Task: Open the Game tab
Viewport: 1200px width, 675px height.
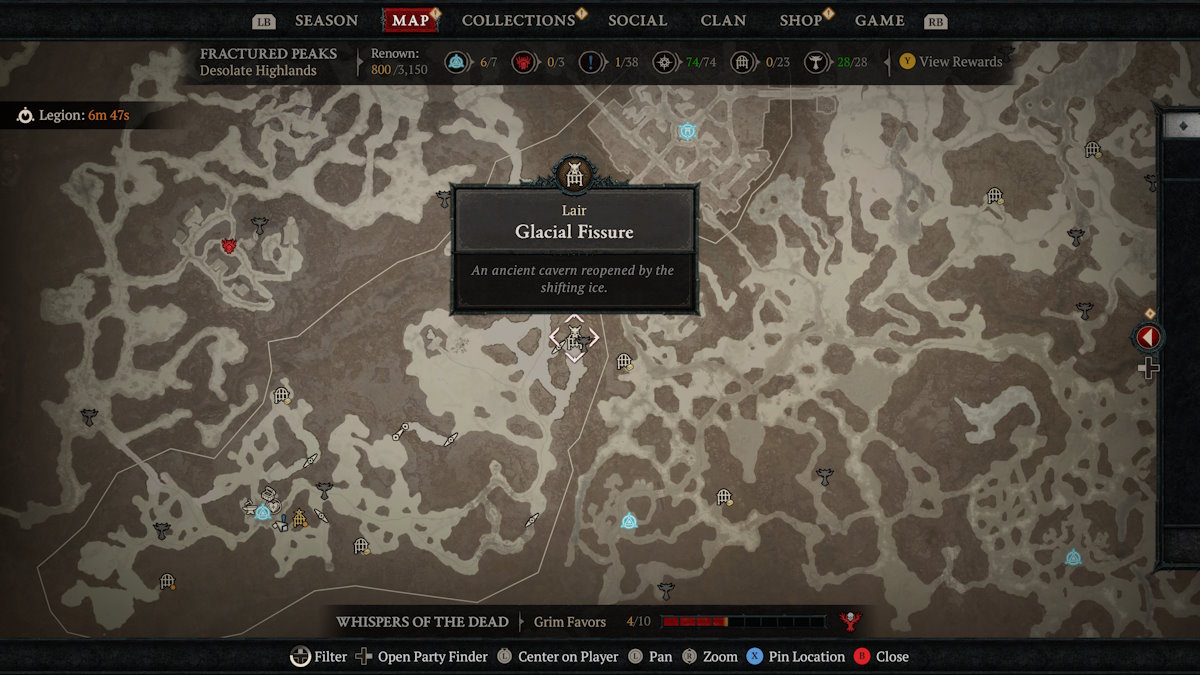Action: pos(879,20)
